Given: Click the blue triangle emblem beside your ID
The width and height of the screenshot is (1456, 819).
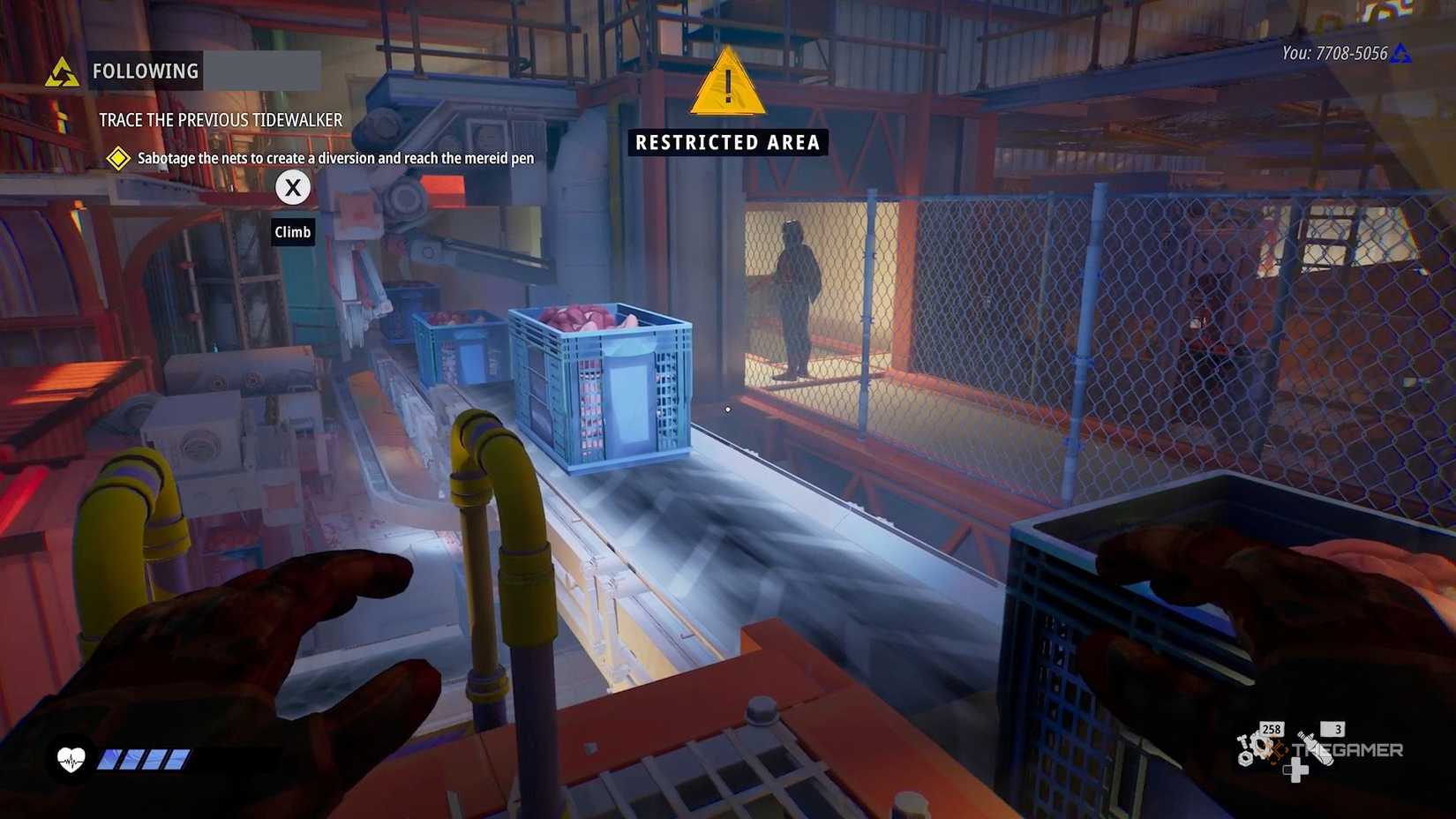Looking at the screenshot, I should [1401, 53].
